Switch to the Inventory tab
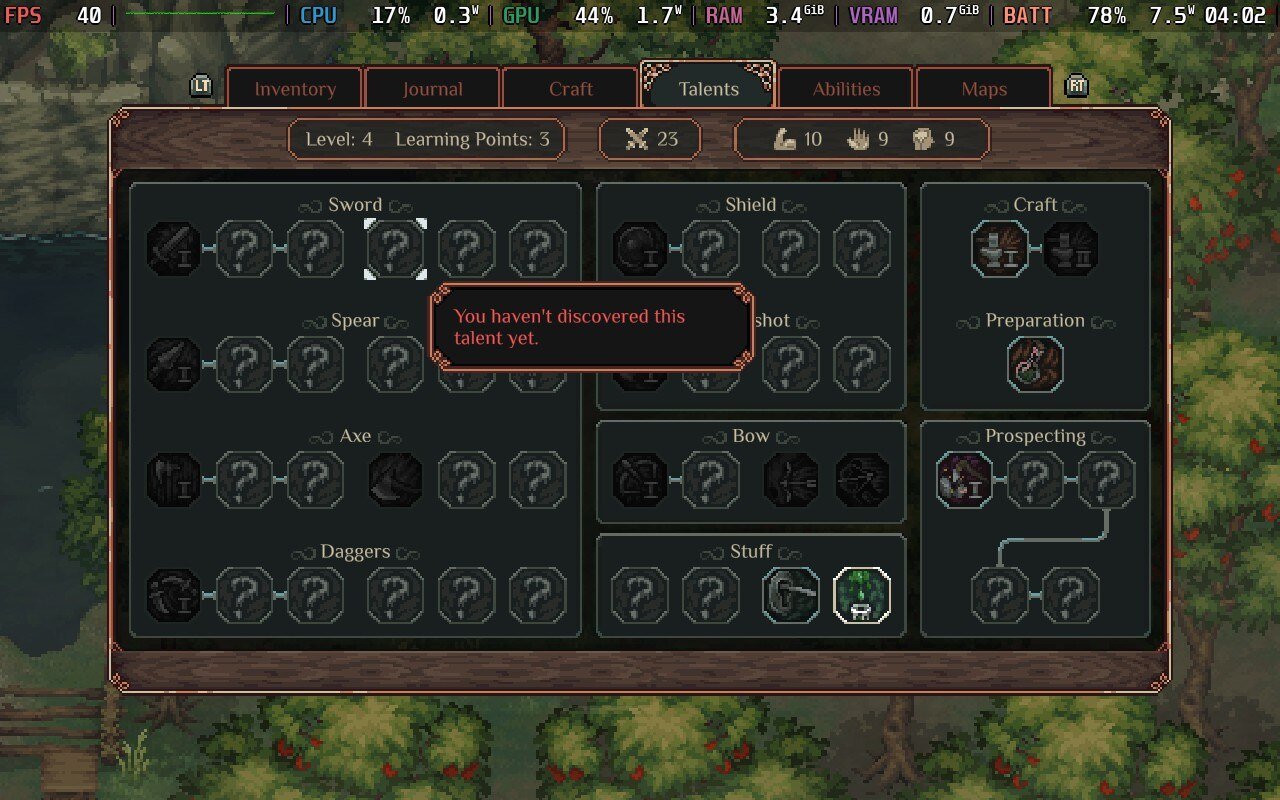Screen dimensions: 1280x800 click(294, 89)
